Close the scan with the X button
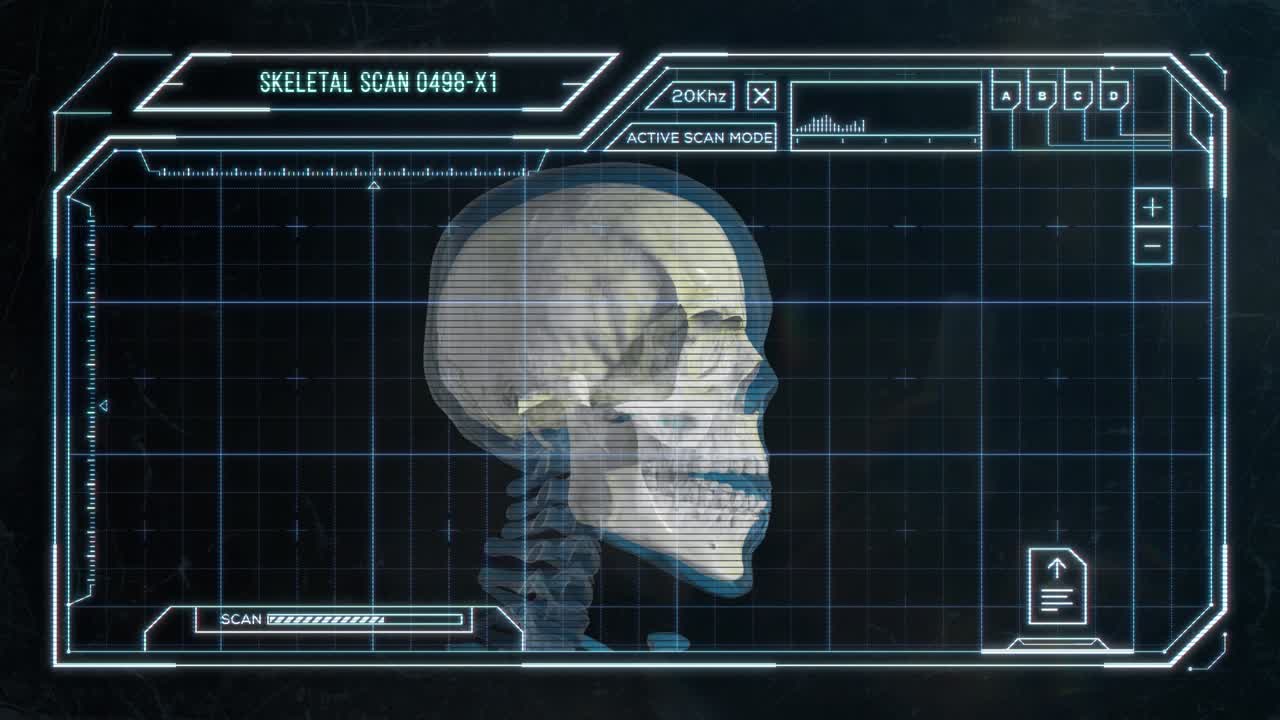 click(x=762, y=96)
